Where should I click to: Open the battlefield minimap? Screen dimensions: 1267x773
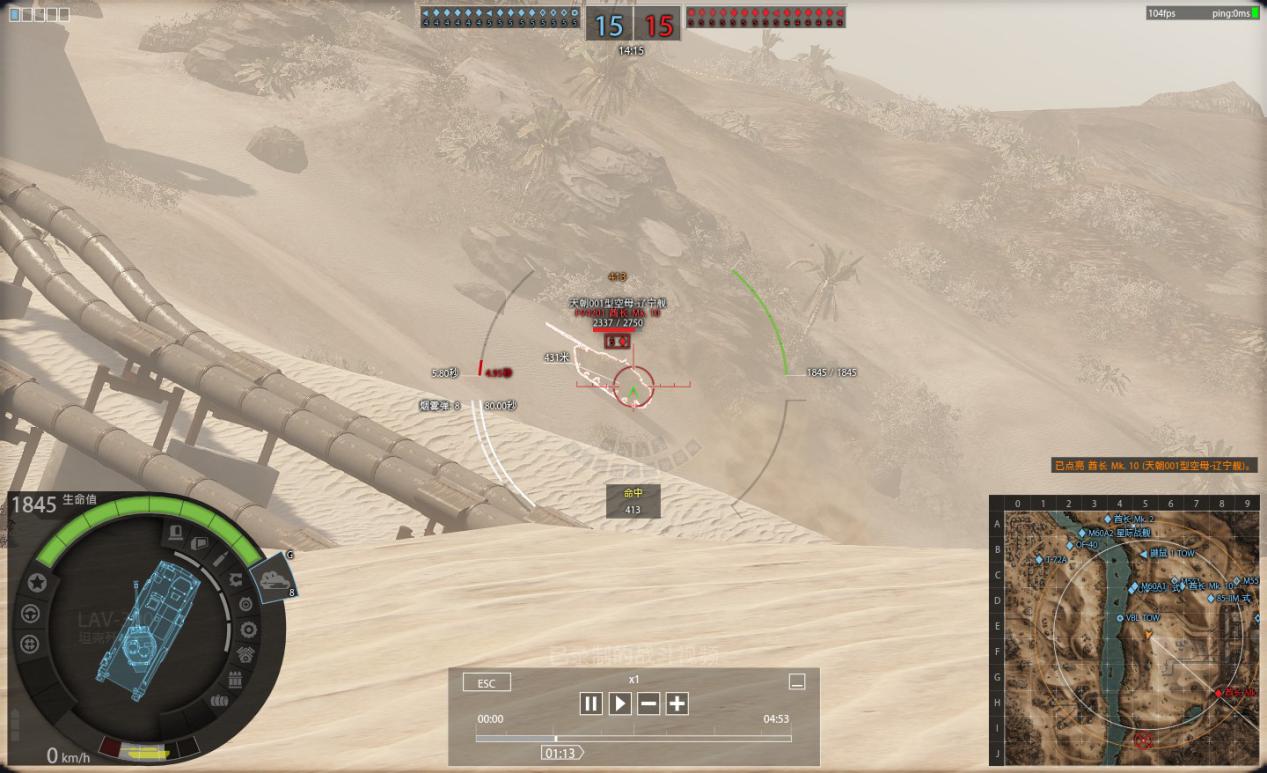click(1124, 629)
